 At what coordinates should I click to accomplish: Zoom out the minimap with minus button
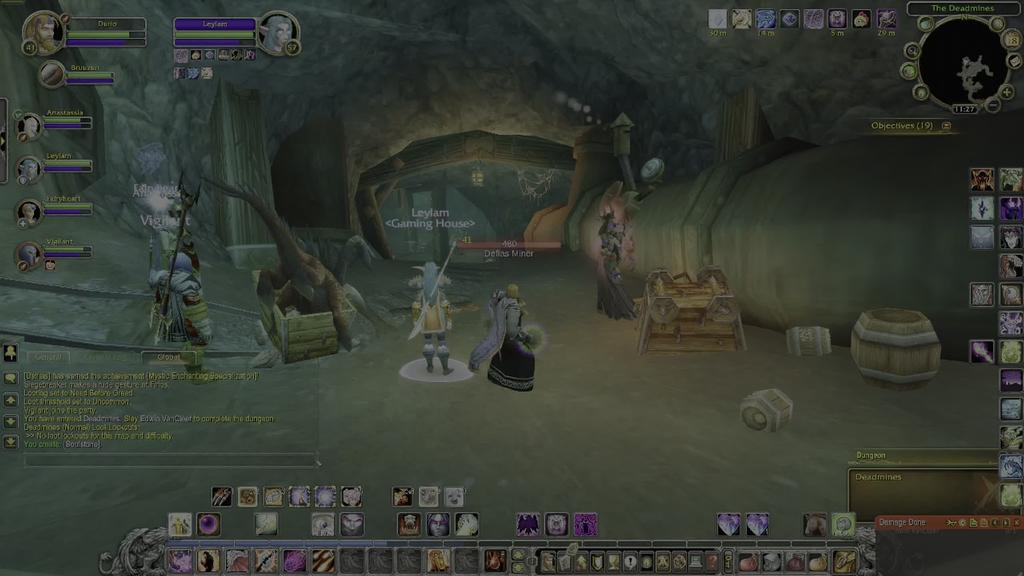(994, 106)
